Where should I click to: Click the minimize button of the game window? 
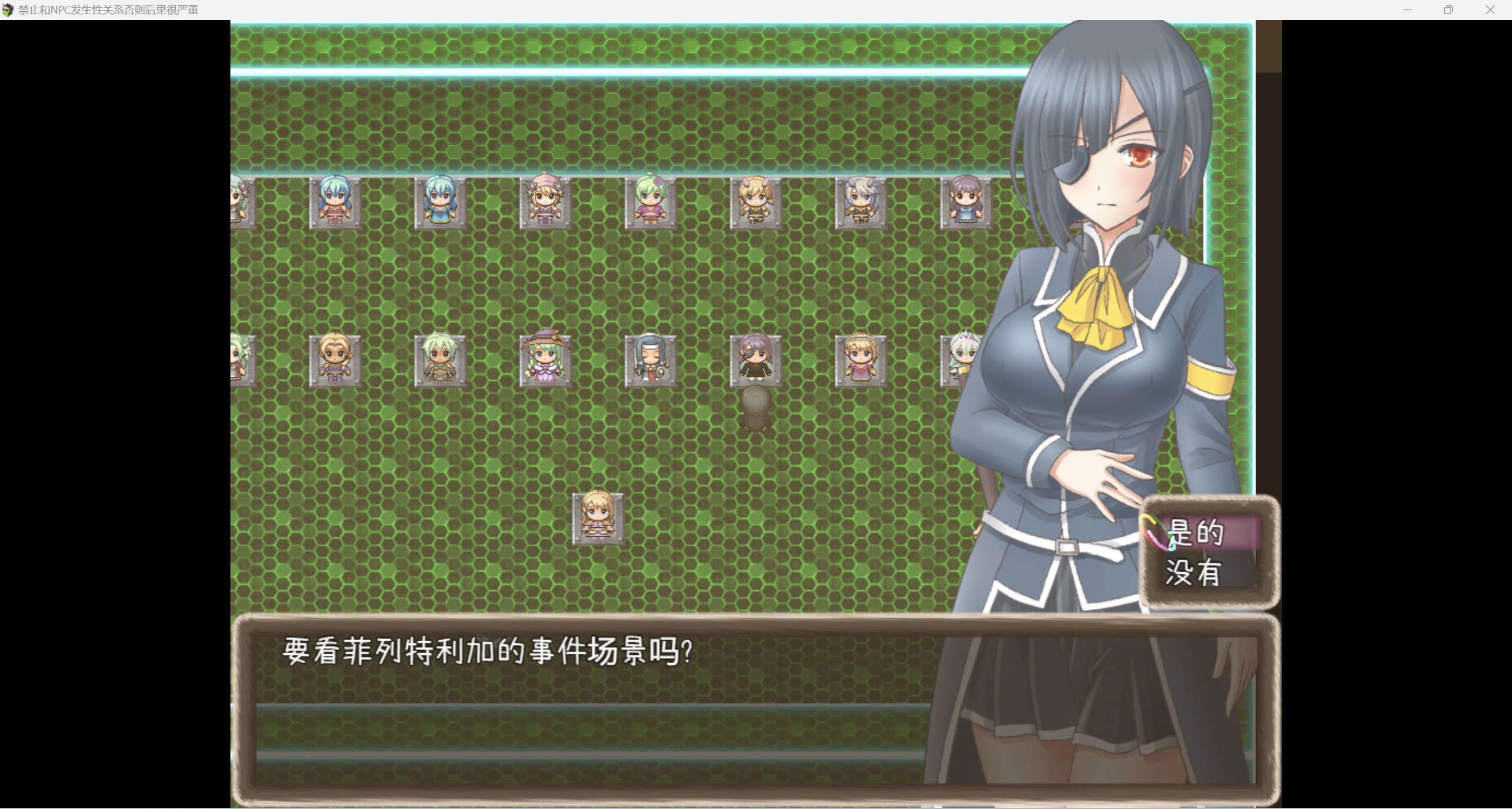click(1408, 9)
